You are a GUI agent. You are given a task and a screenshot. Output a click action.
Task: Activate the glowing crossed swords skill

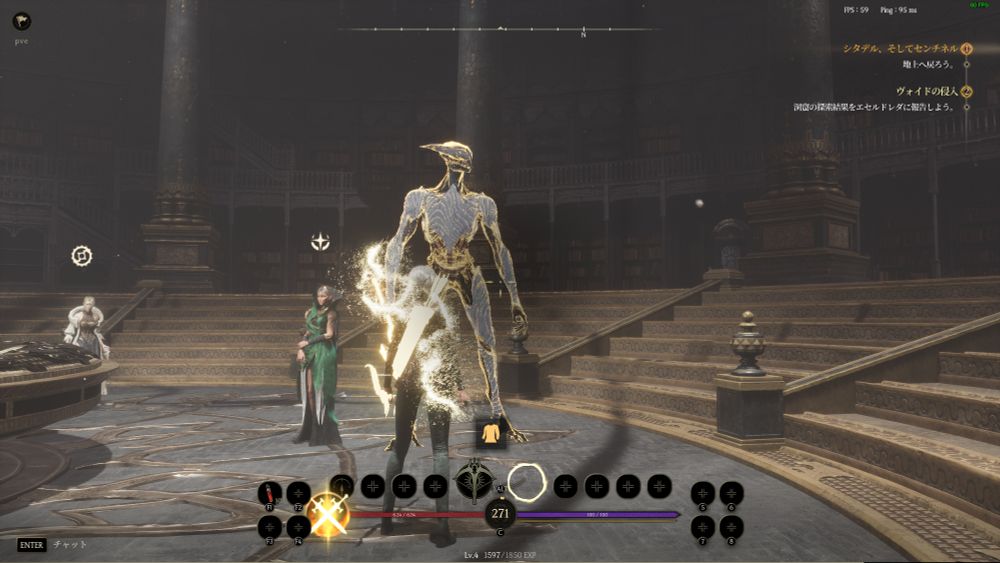click(x=328, y=514)
